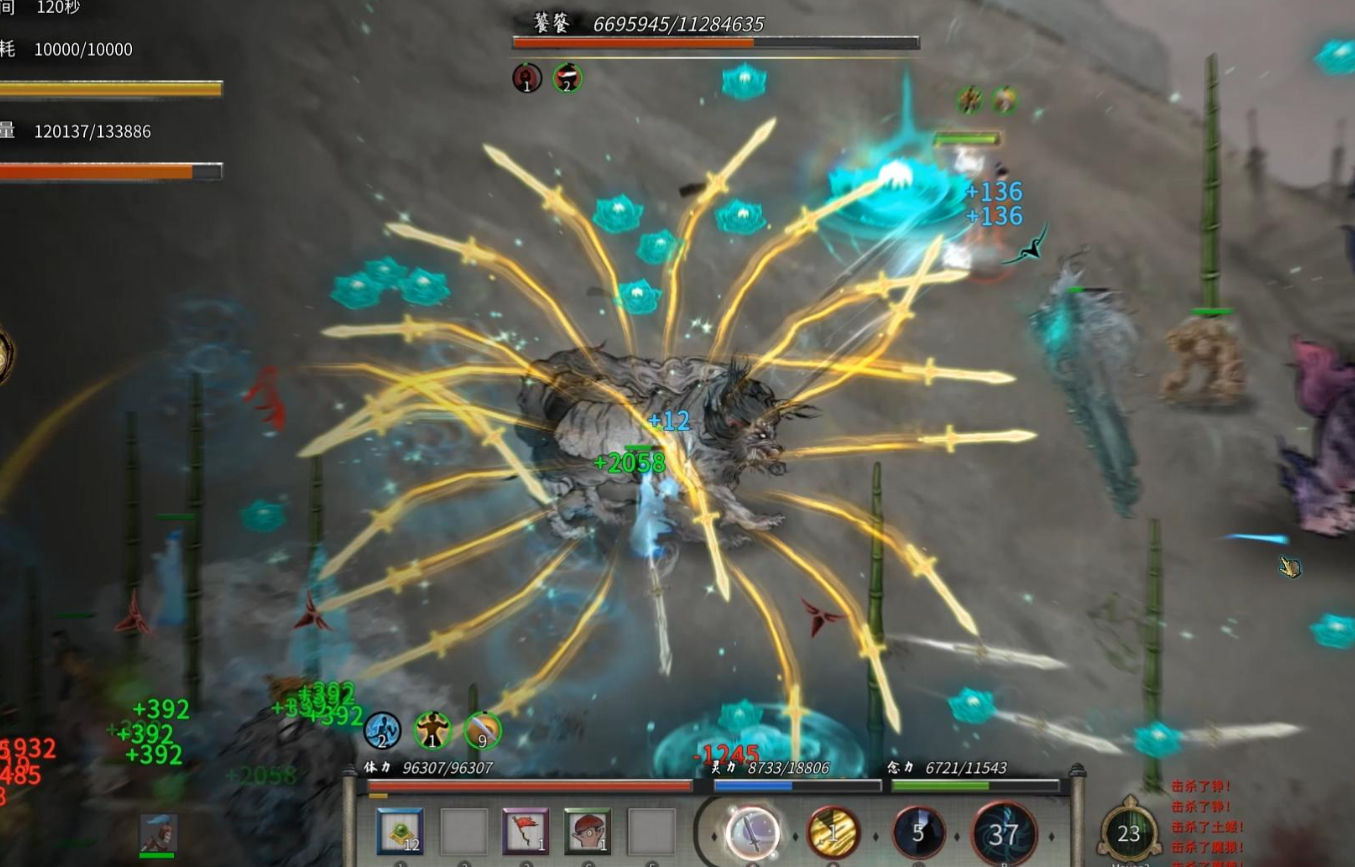This screenshot has height=867, width=1355.
Task: Select the red-capped head item slot
Action: [x=587, y=831]
